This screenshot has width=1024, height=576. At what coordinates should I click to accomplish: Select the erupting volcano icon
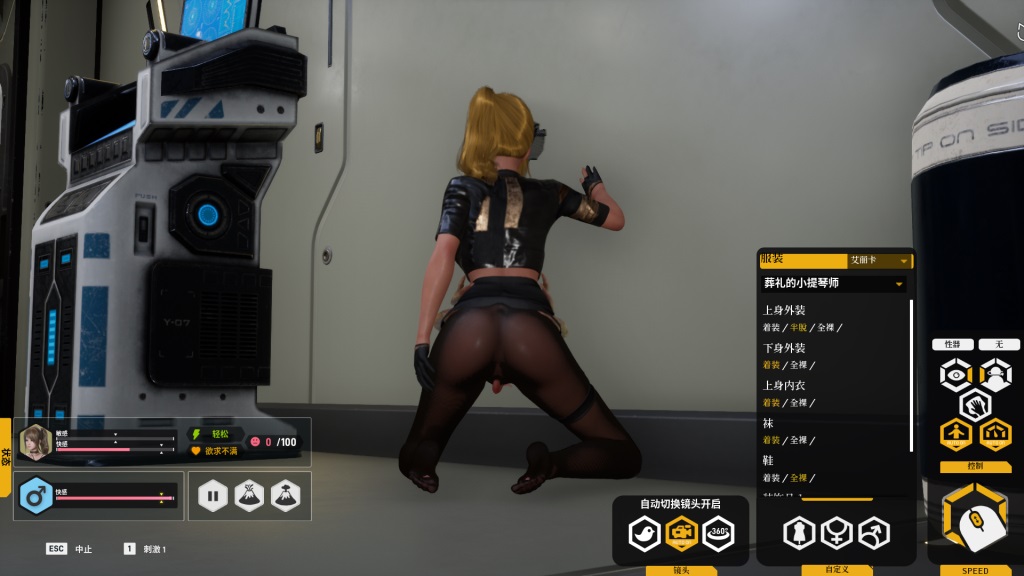(249, 495)
